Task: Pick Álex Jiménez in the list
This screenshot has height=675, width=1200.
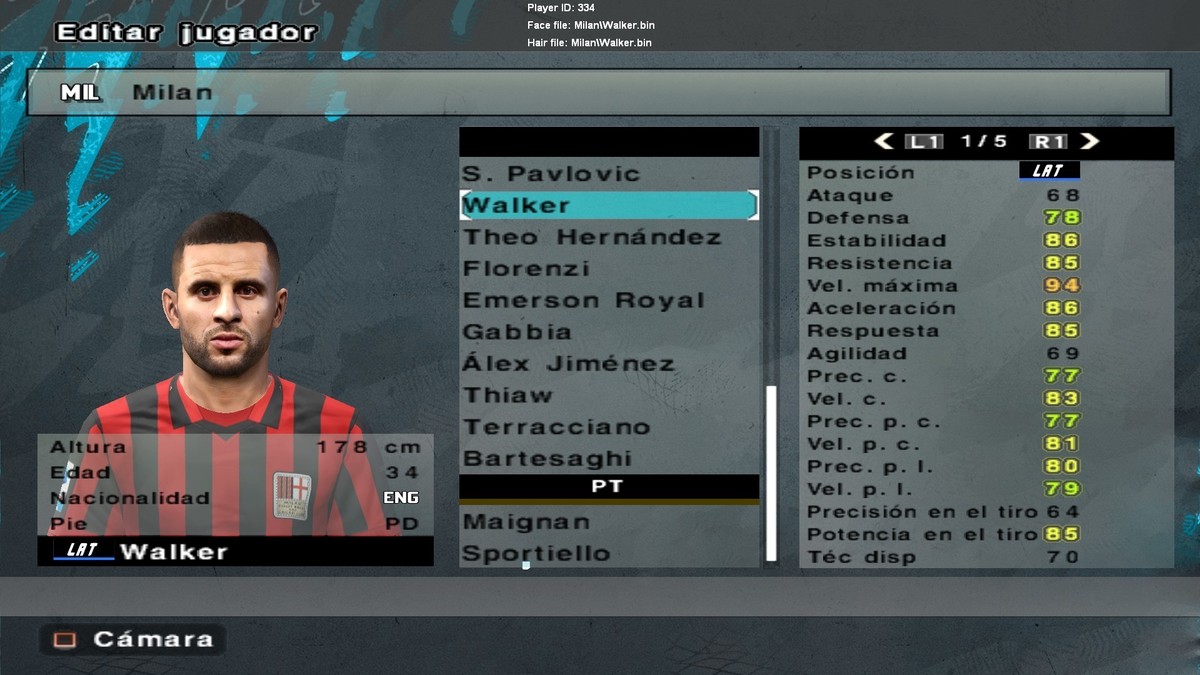Action: (568, 364)
